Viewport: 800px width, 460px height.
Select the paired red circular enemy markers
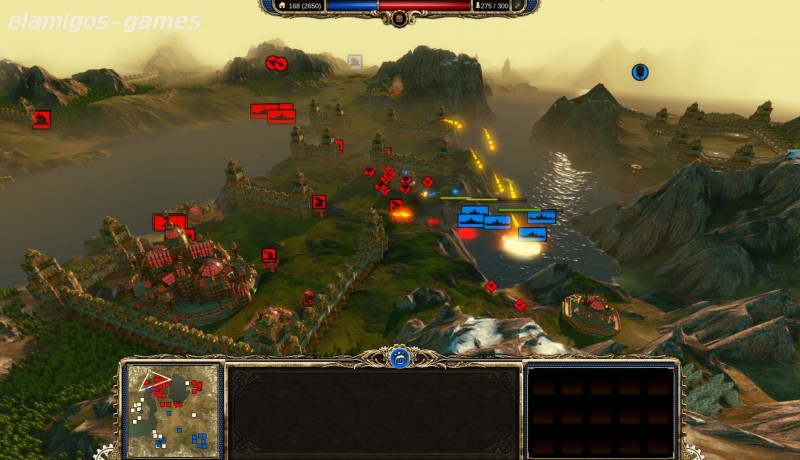(x=276, y=64)
